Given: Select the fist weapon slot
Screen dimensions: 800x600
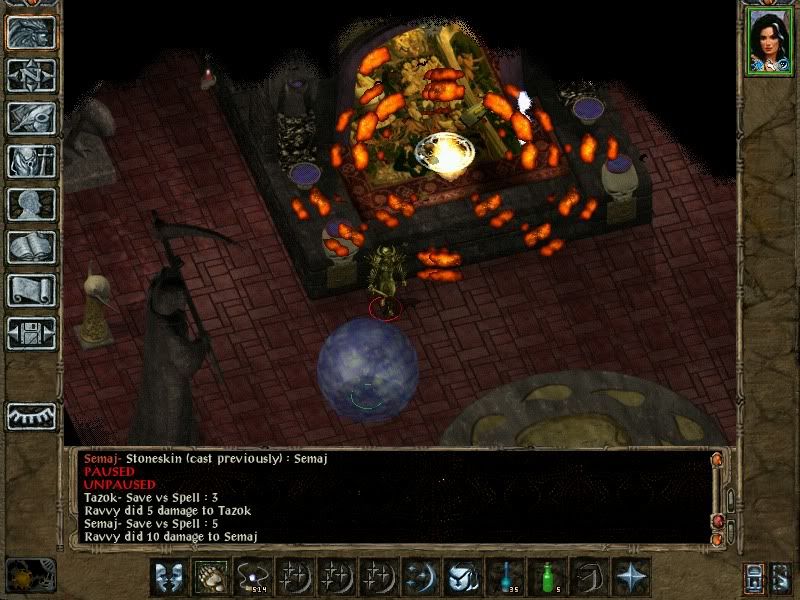Looking at the screenshot, I should click(x=211, y=577).
